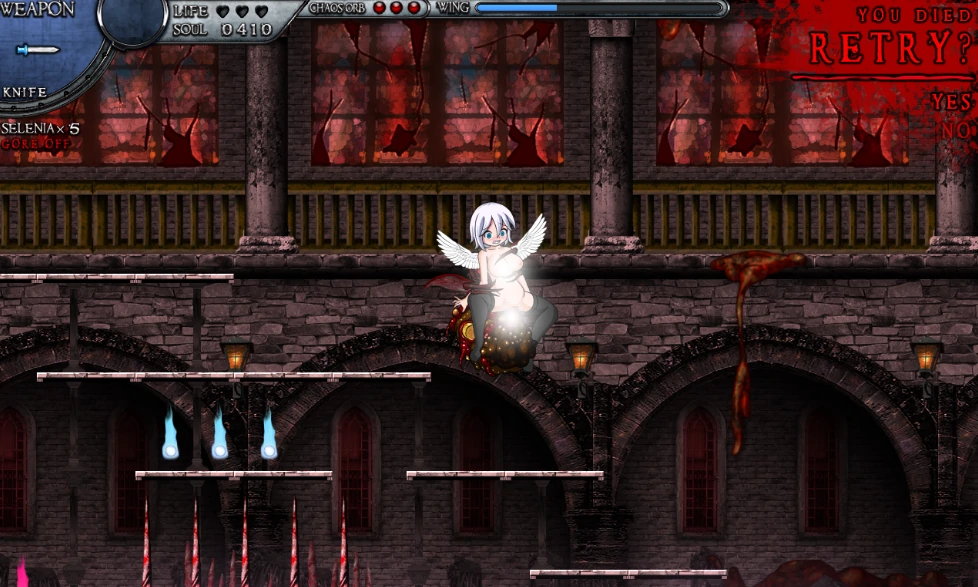Choose YES to retry

(x=951, y=102)
